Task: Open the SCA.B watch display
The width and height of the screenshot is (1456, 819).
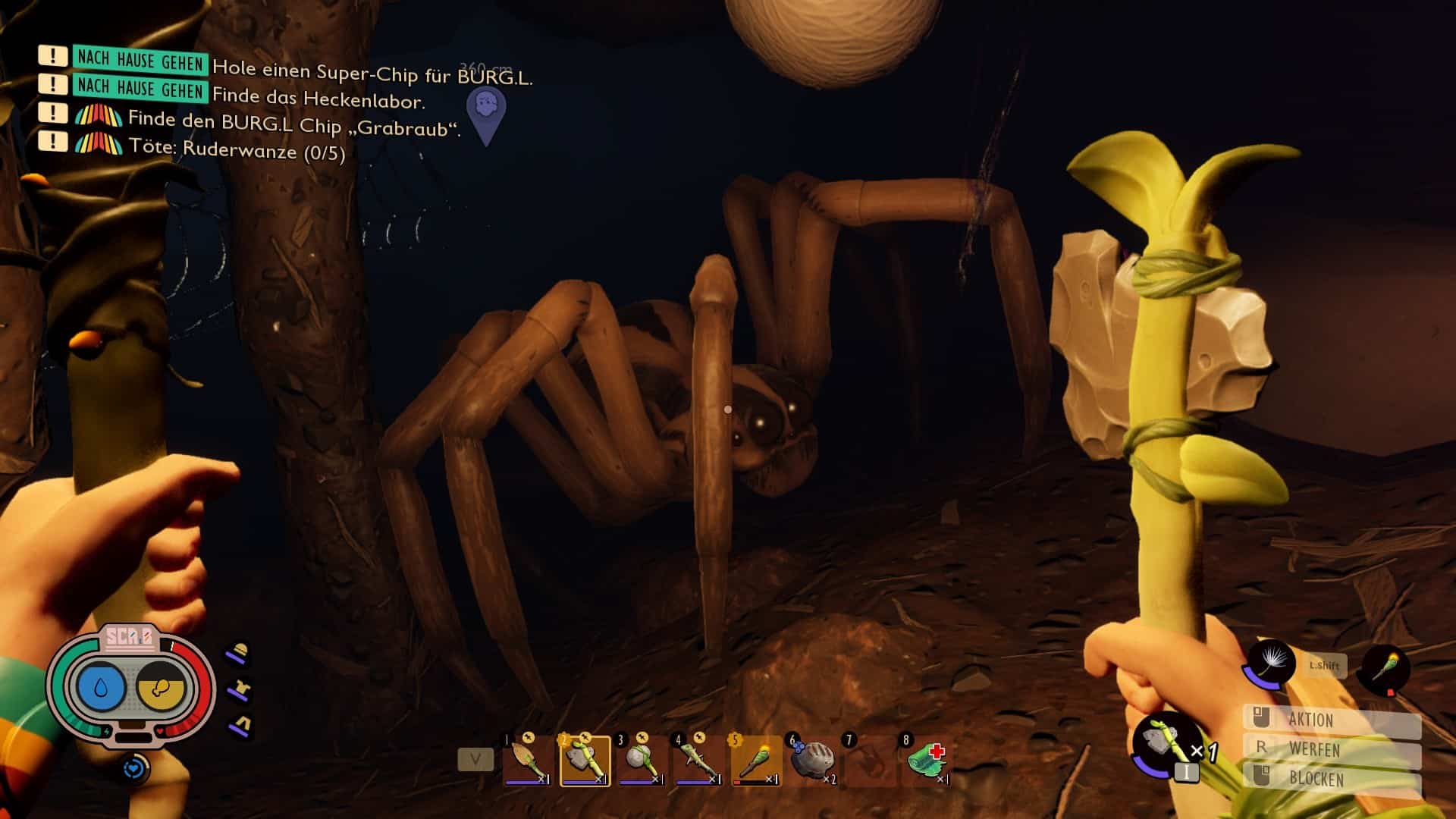Action: click(x=130, y=639)
